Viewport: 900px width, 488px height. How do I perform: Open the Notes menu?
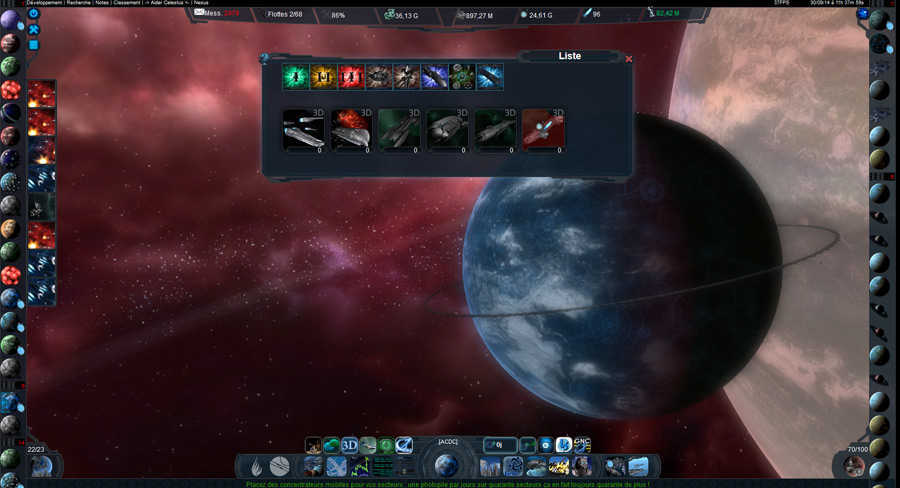134,4
